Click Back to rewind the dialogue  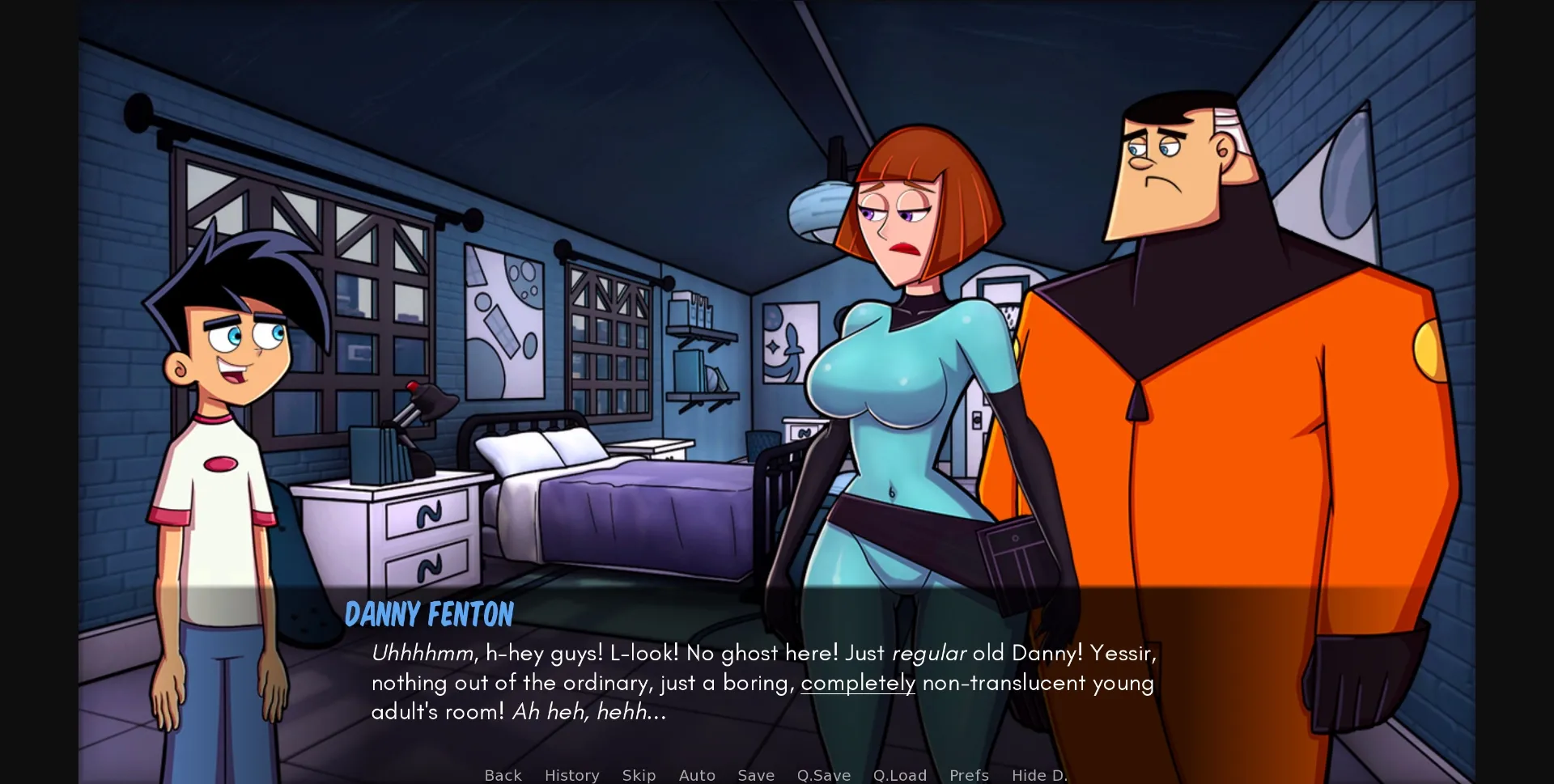pos(503,775)
